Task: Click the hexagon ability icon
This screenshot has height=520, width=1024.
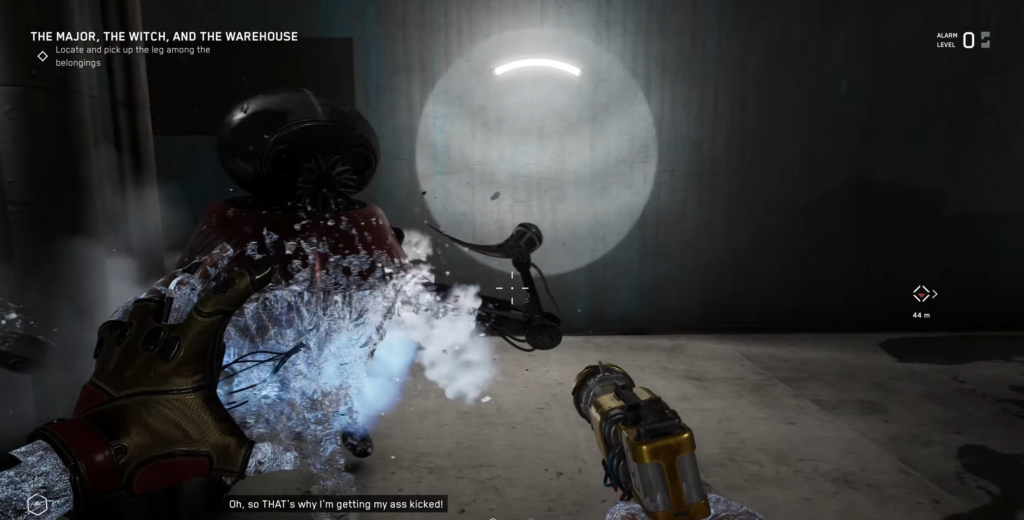Action: pyautogui.click(x=37, y=504)
